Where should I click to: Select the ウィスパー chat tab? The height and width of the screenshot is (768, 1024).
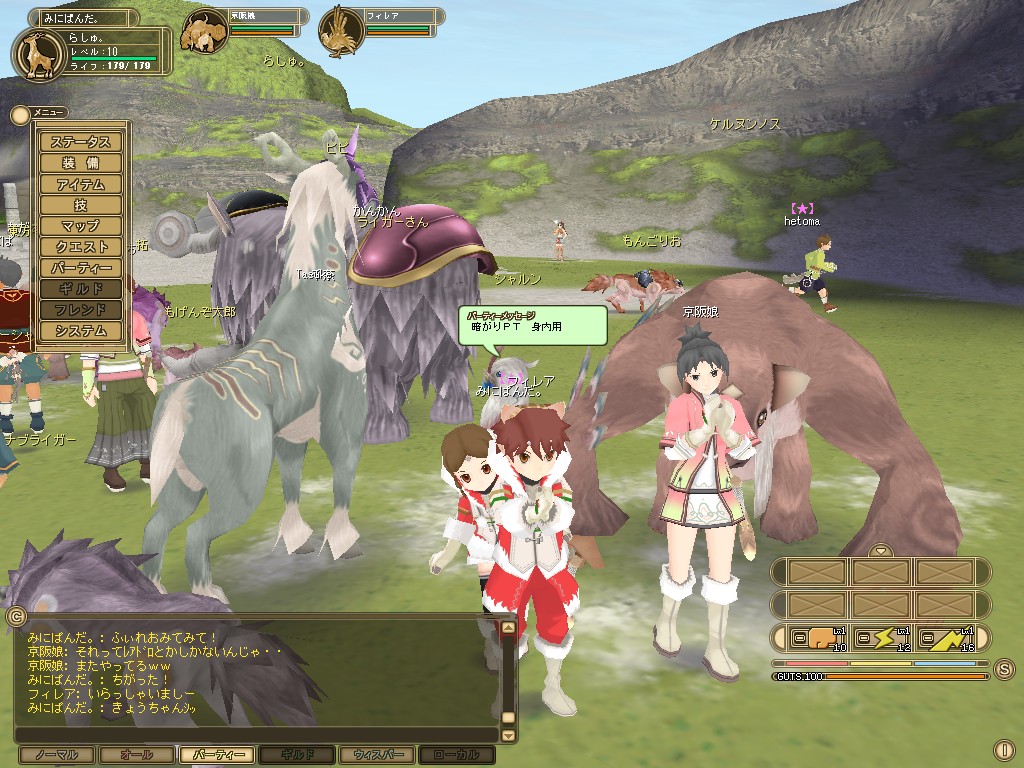pyautogui.click(x=376, y=755)
